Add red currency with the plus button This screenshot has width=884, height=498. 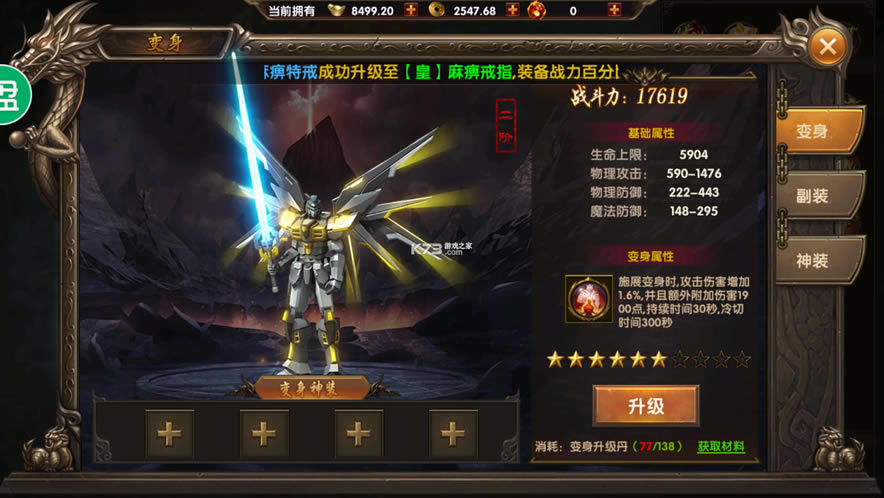[x=614, y=11]
